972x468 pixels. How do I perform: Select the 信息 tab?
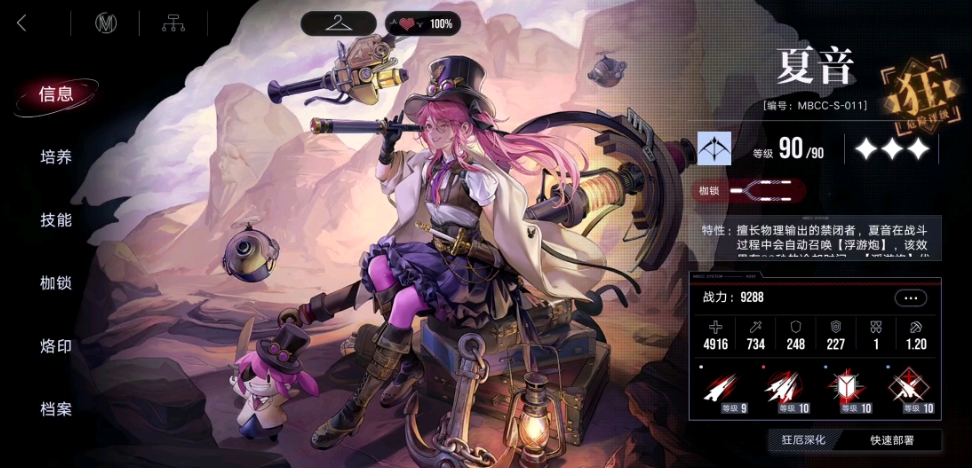[56, 95]
